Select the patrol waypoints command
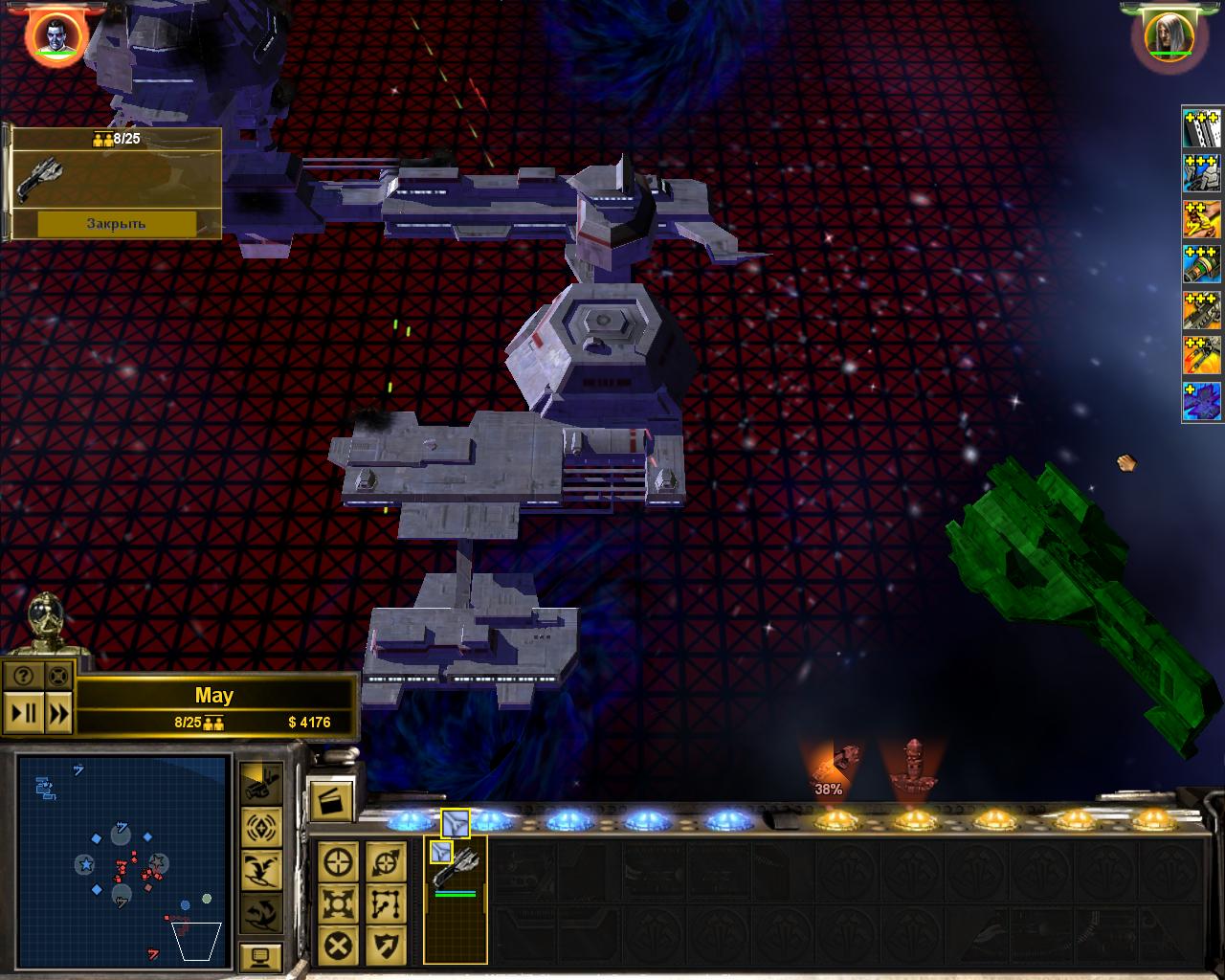This screenshot has height=980, width=1225. coord(386,903)
